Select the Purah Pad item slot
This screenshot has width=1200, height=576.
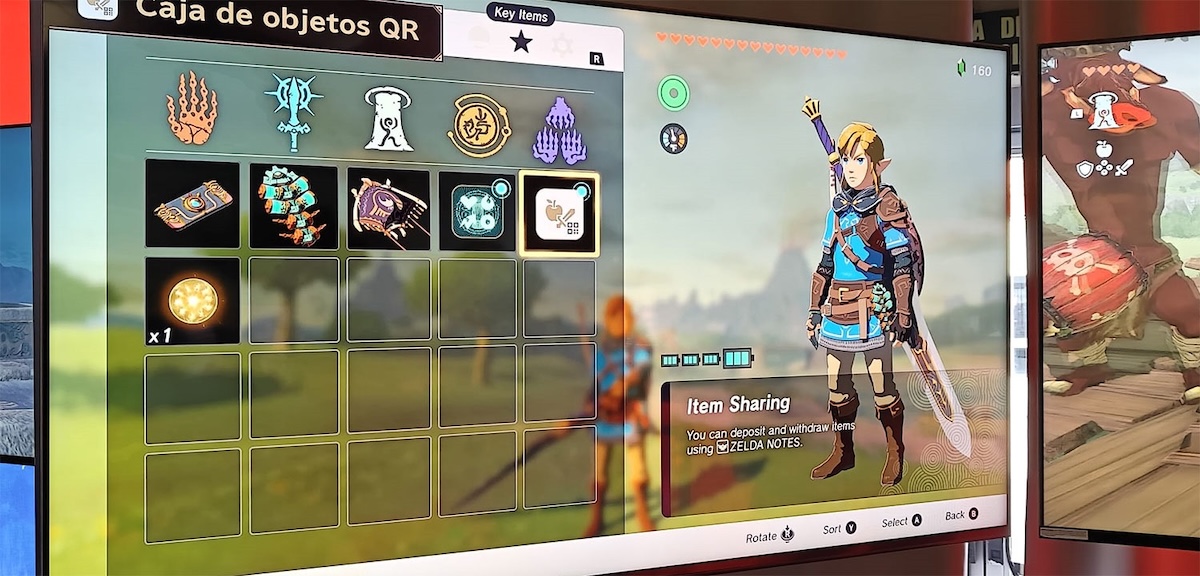coord(193,204)
